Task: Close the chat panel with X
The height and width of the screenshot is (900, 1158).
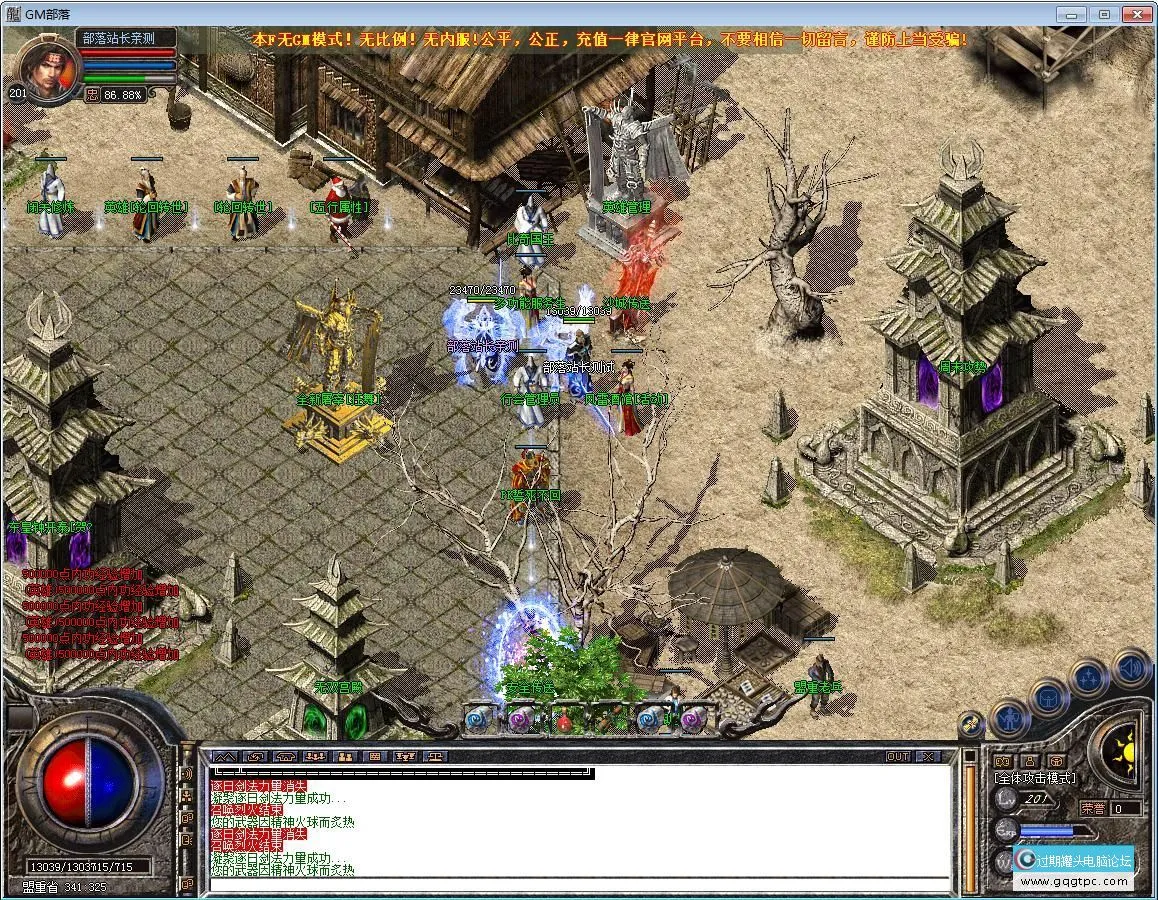Action: point(927,756)
